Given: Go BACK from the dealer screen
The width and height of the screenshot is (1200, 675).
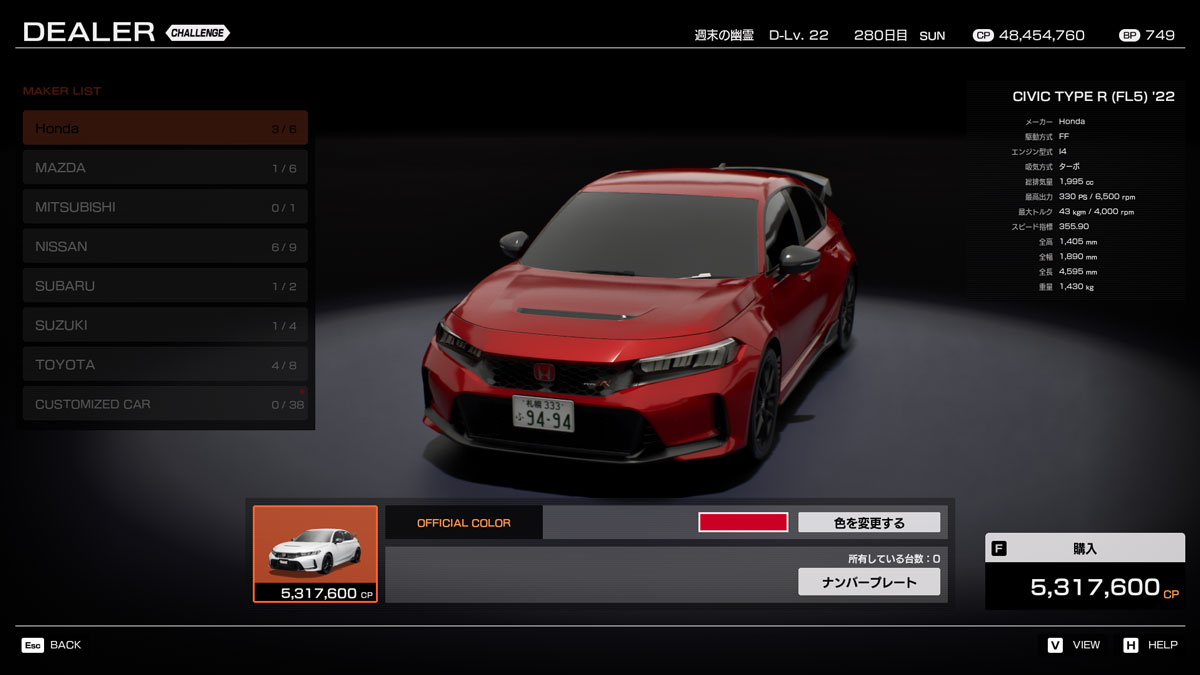Looking at the screenshot, I should click(52, 645).
